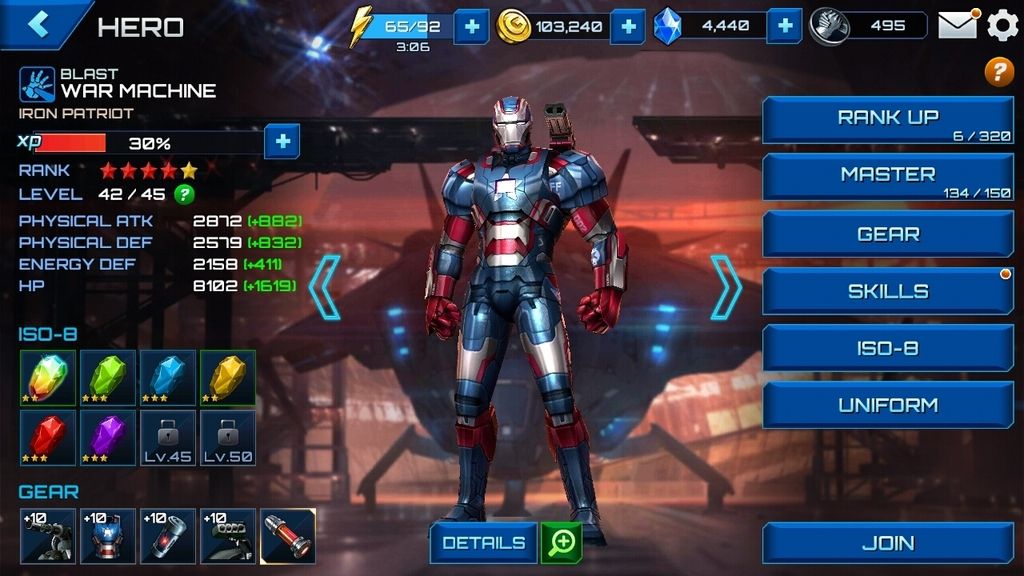Screen dimensions: 1024x576
Task: Open the Master menu
Action: (888, 177)
